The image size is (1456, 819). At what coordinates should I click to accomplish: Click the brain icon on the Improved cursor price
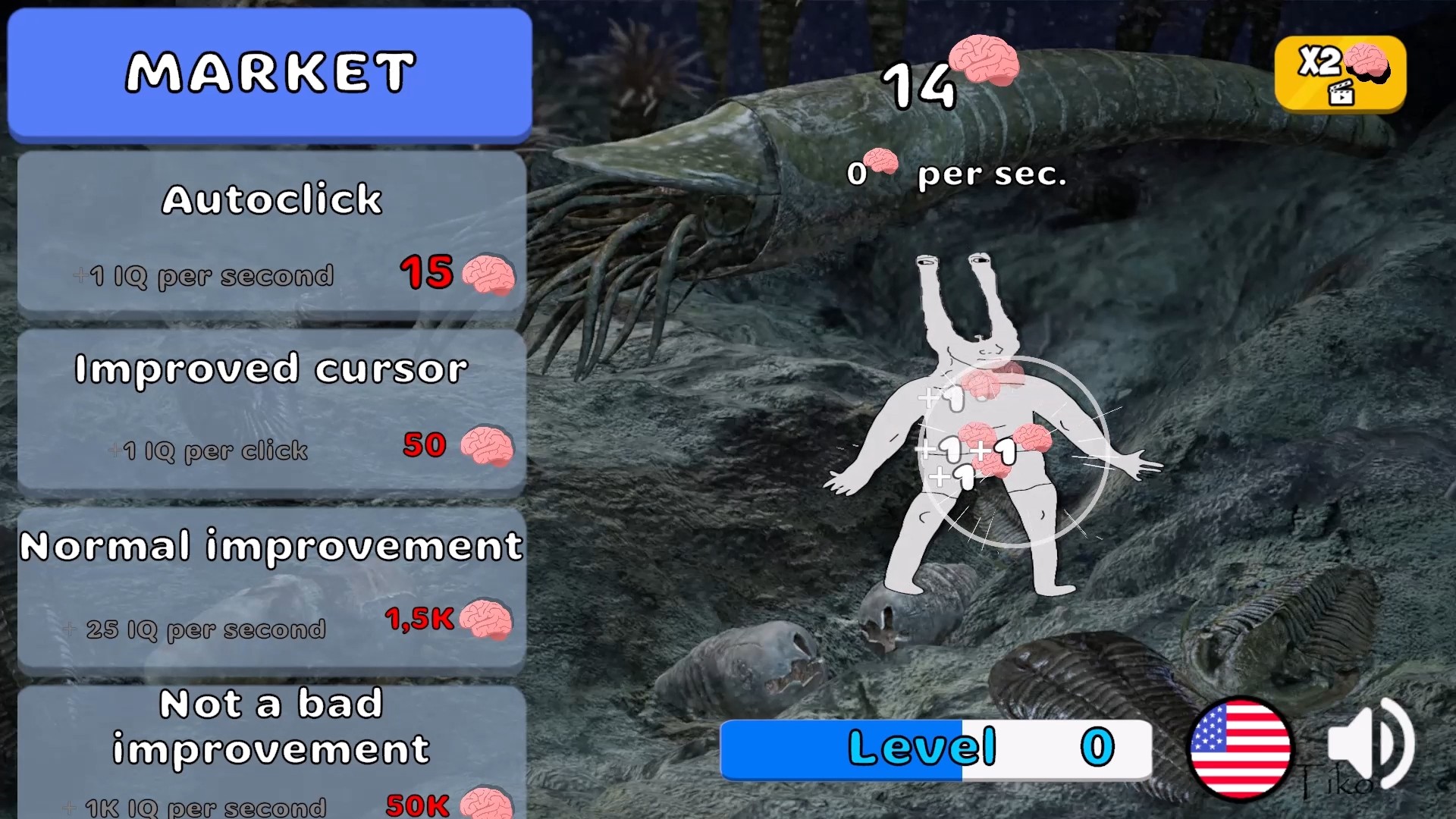coord(489,449)
